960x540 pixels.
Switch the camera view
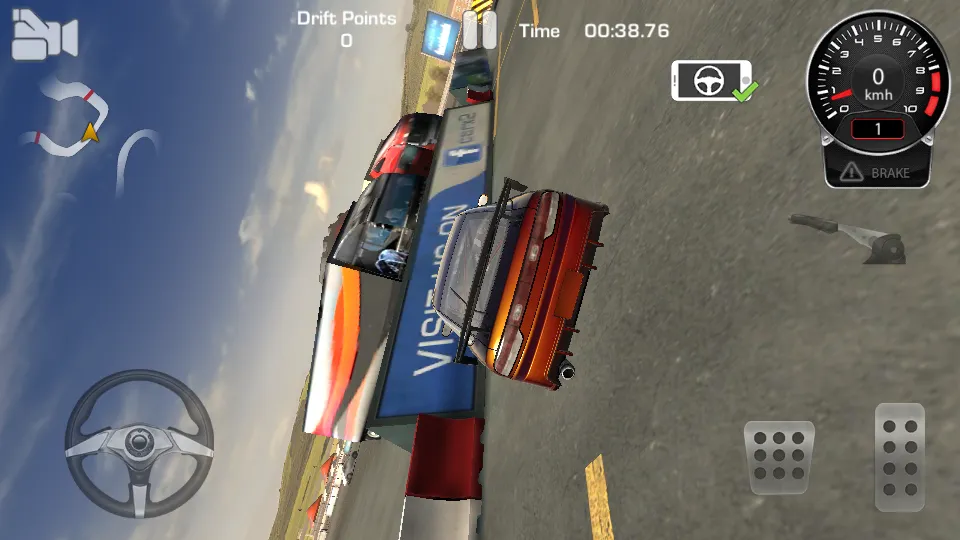[44, 37]
